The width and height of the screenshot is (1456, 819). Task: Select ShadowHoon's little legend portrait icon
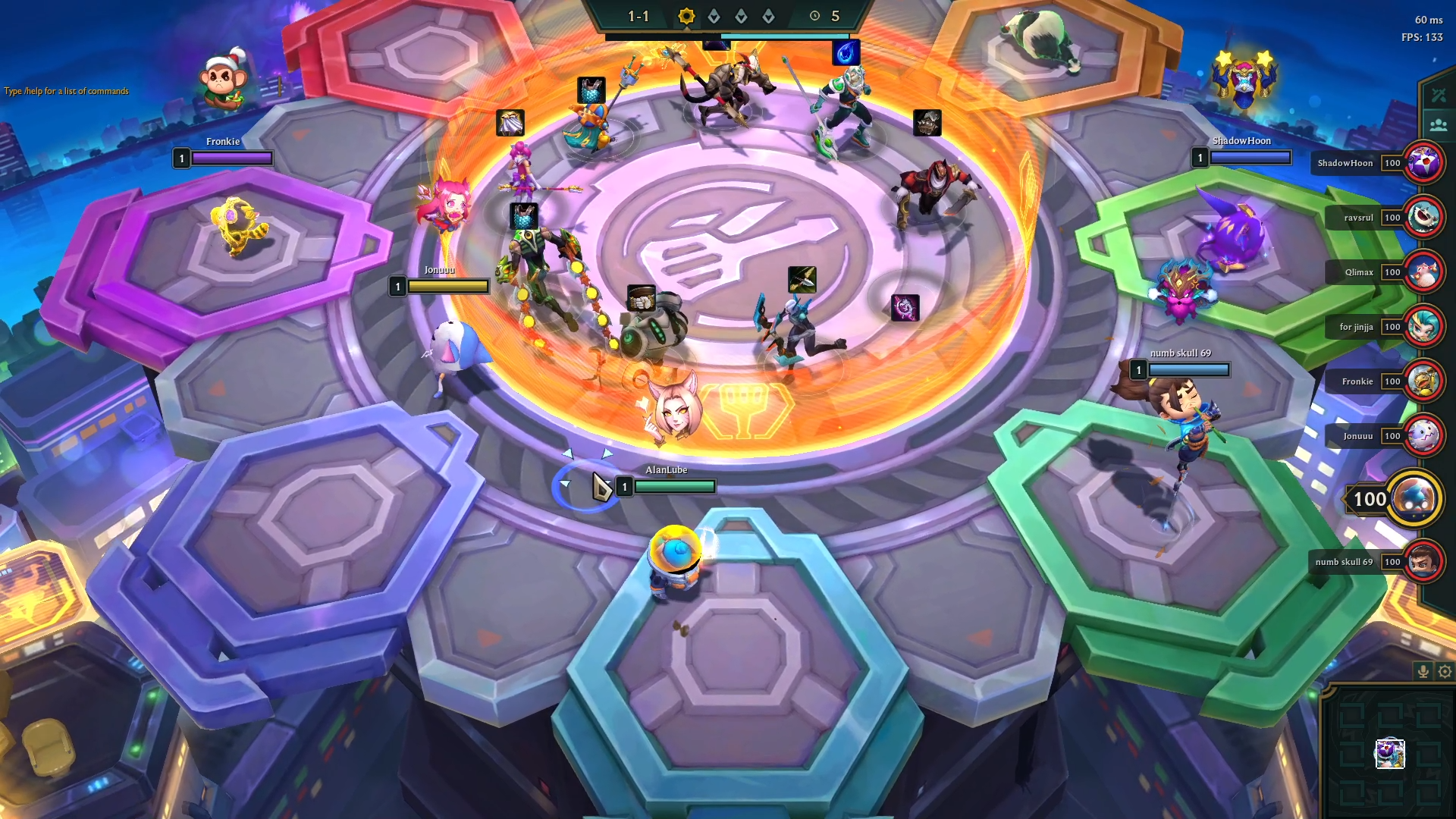pyautogui.click(x=1425, y=163)
